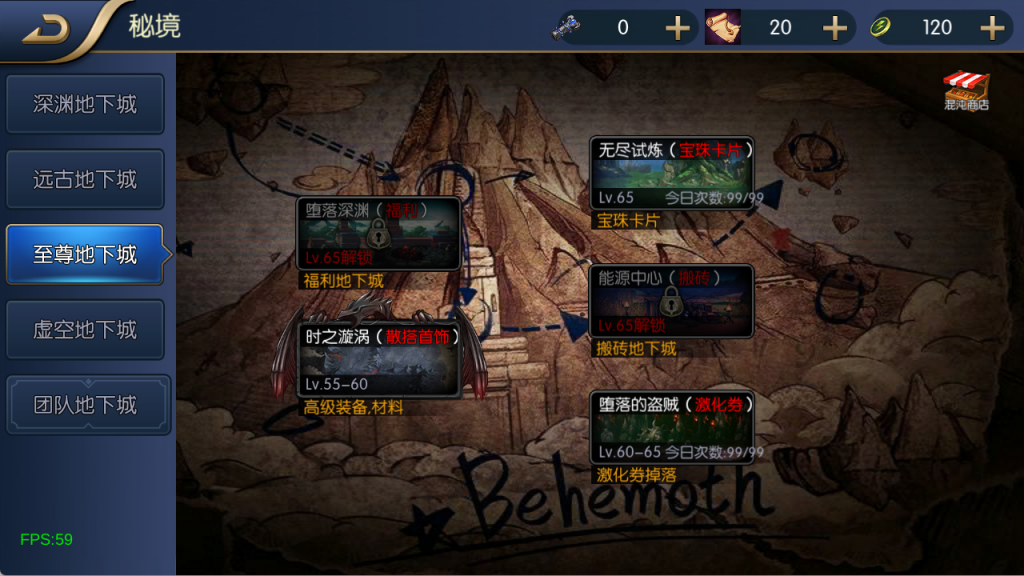Add more scroll tickets showing 20
The image size is (1024, 576).
[835, 28]
